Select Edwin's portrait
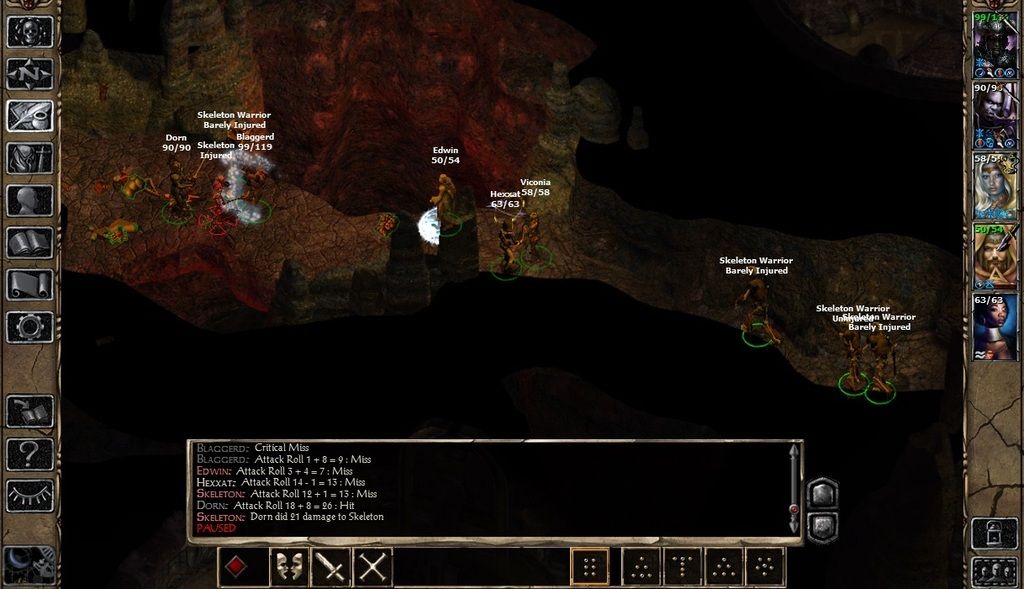 click(996, 258)
